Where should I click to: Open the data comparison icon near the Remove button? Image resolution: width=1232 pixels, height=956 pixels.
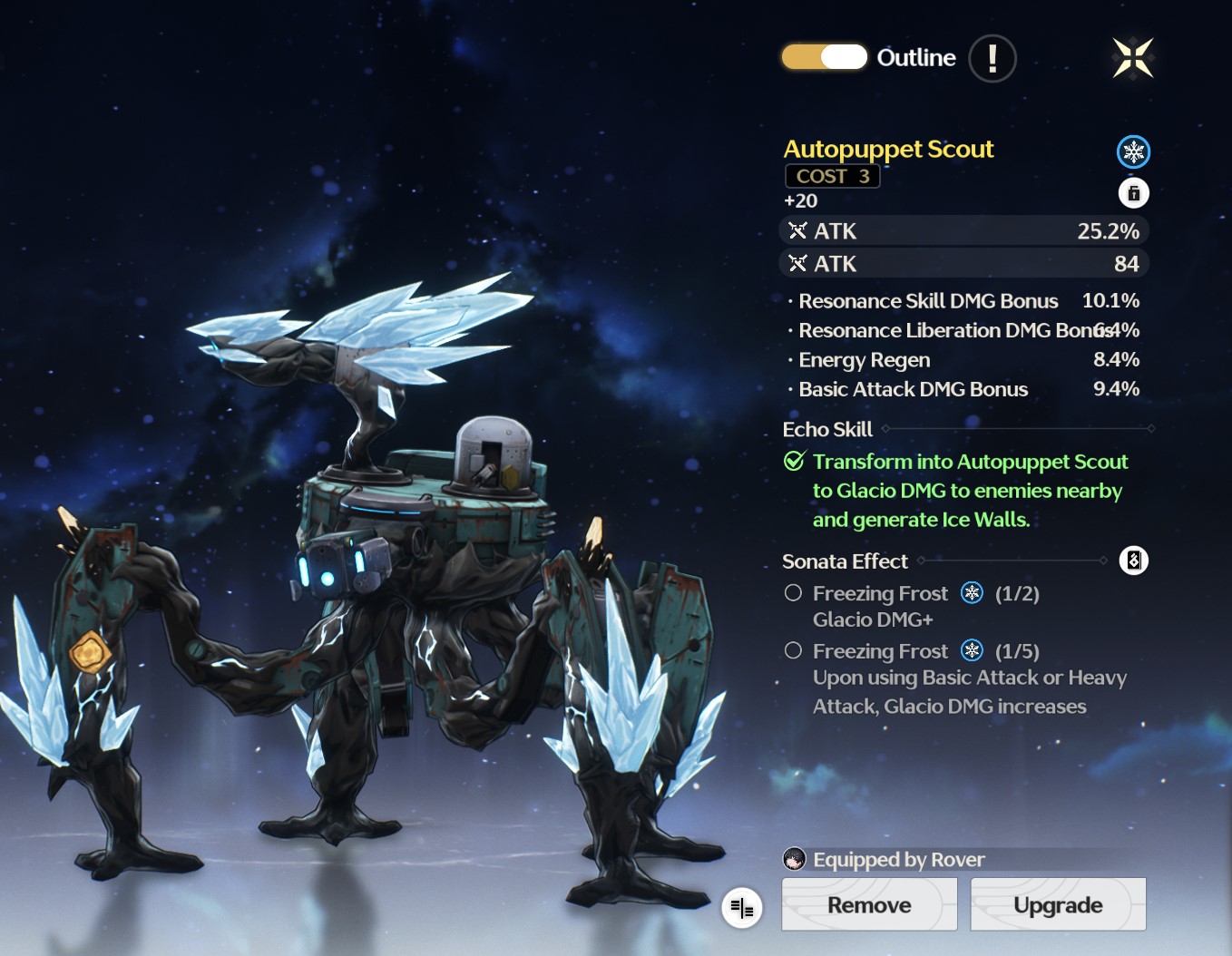742,907
